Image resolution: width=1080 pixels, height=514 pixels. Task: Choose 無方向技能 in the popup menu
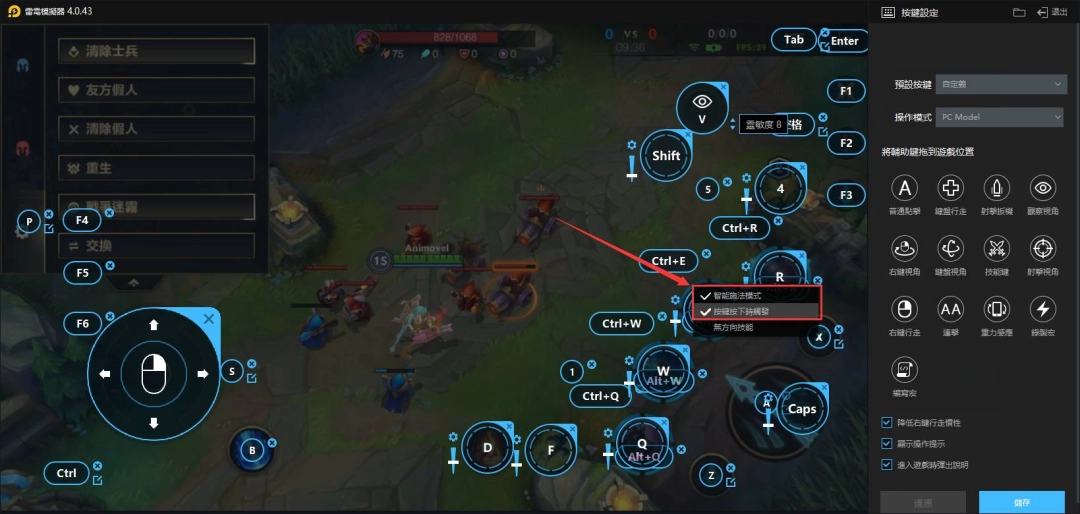click(x=732, y=327)
